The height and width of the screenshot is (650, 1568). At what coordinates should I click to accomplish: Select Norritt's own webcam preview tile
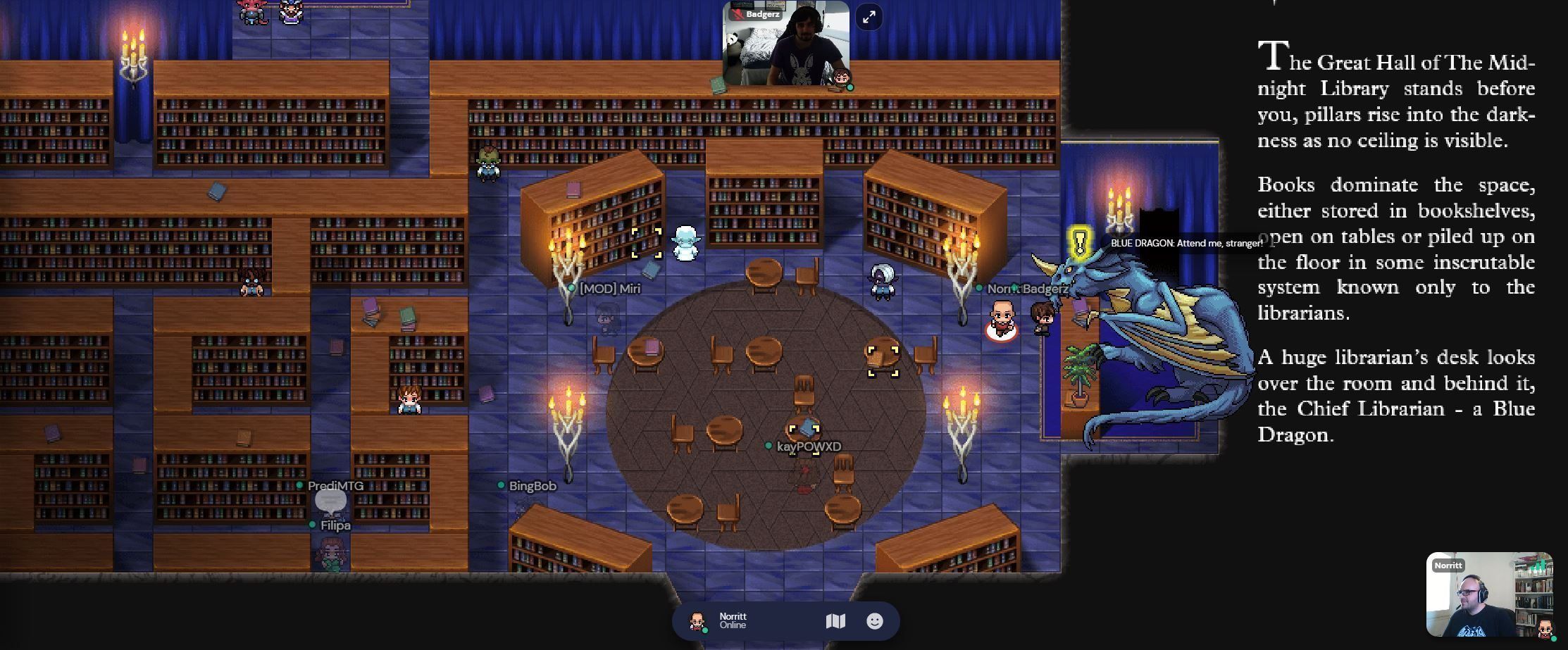1488,595
